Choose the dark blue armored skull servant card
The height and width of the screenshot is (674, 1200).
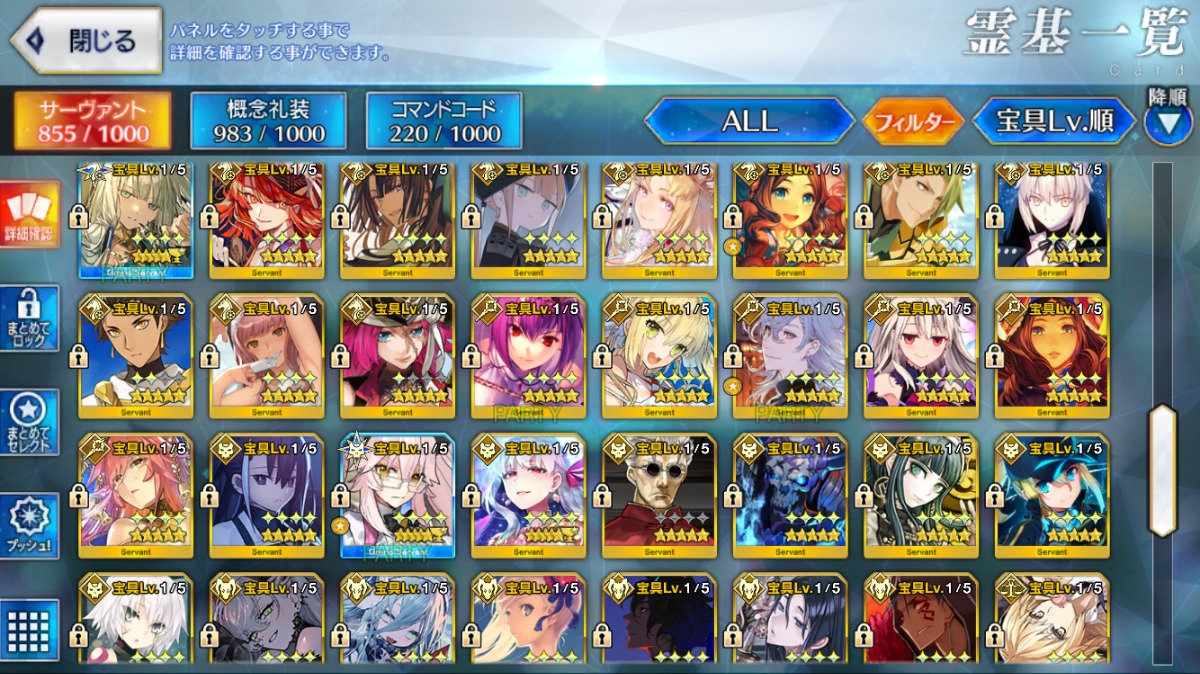(790, 495)
